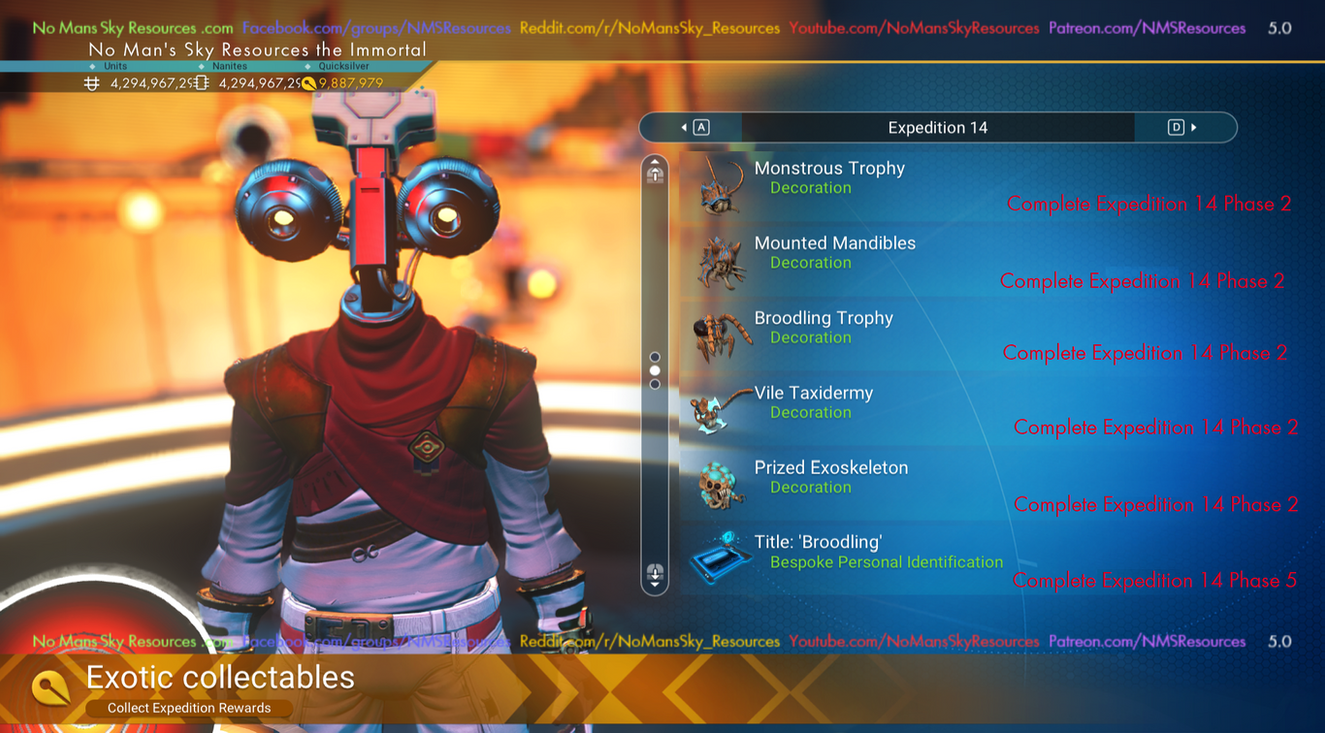Screen dimensions: 1325x733
Task: Pick the Broodling Trophy decoration
Action: (823, 328)
